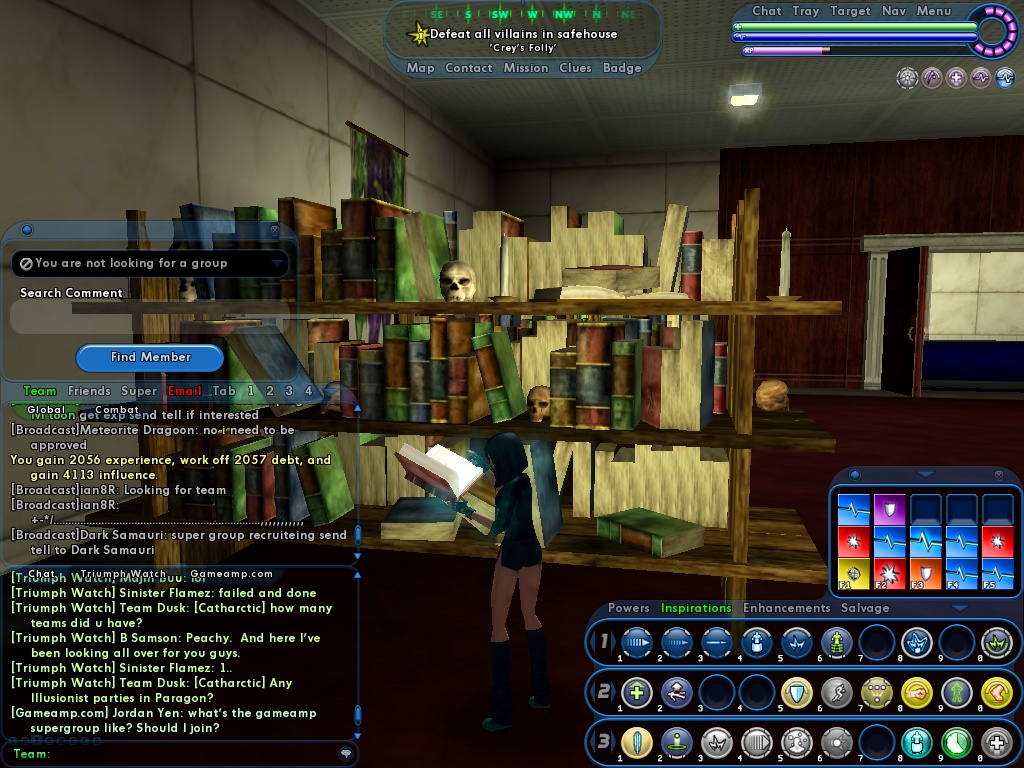This screenshot has height=768, width=1024.
Task: Toggle the Chat window from top bar
Action: pyautogui.click(x=766, y=11)
